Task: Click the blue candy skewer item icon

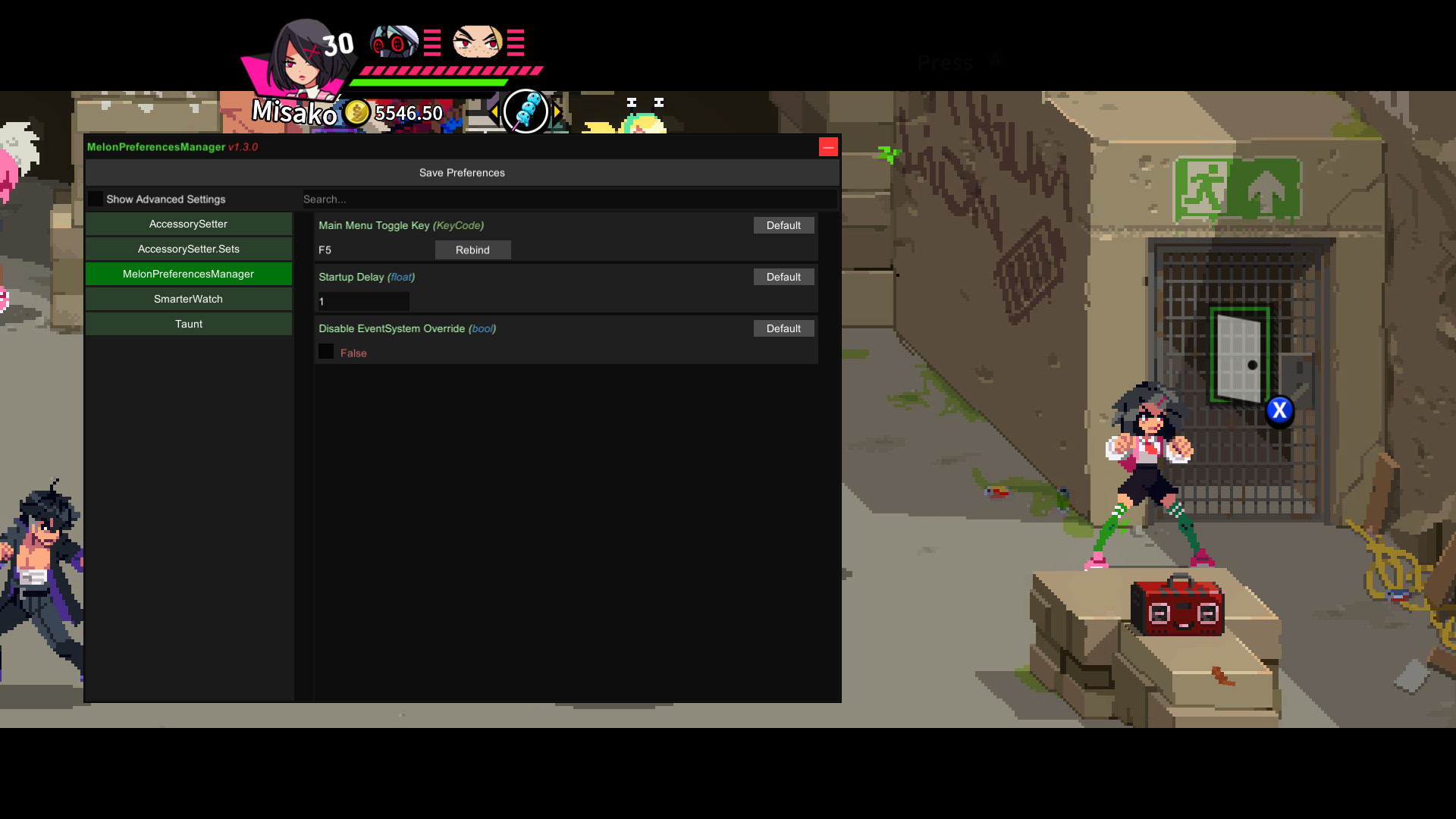Action: [526, 111]
